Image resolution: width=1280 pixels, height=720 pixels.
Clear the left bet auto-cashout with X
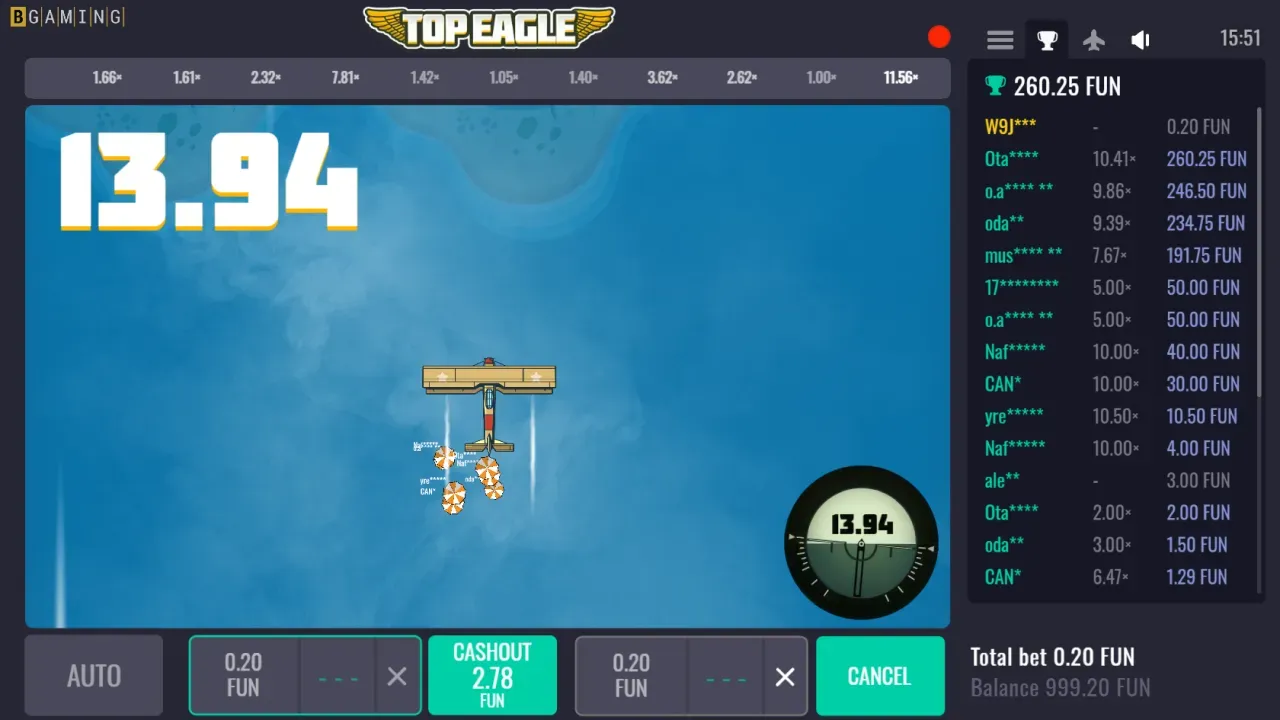click(x=396, y=675)
